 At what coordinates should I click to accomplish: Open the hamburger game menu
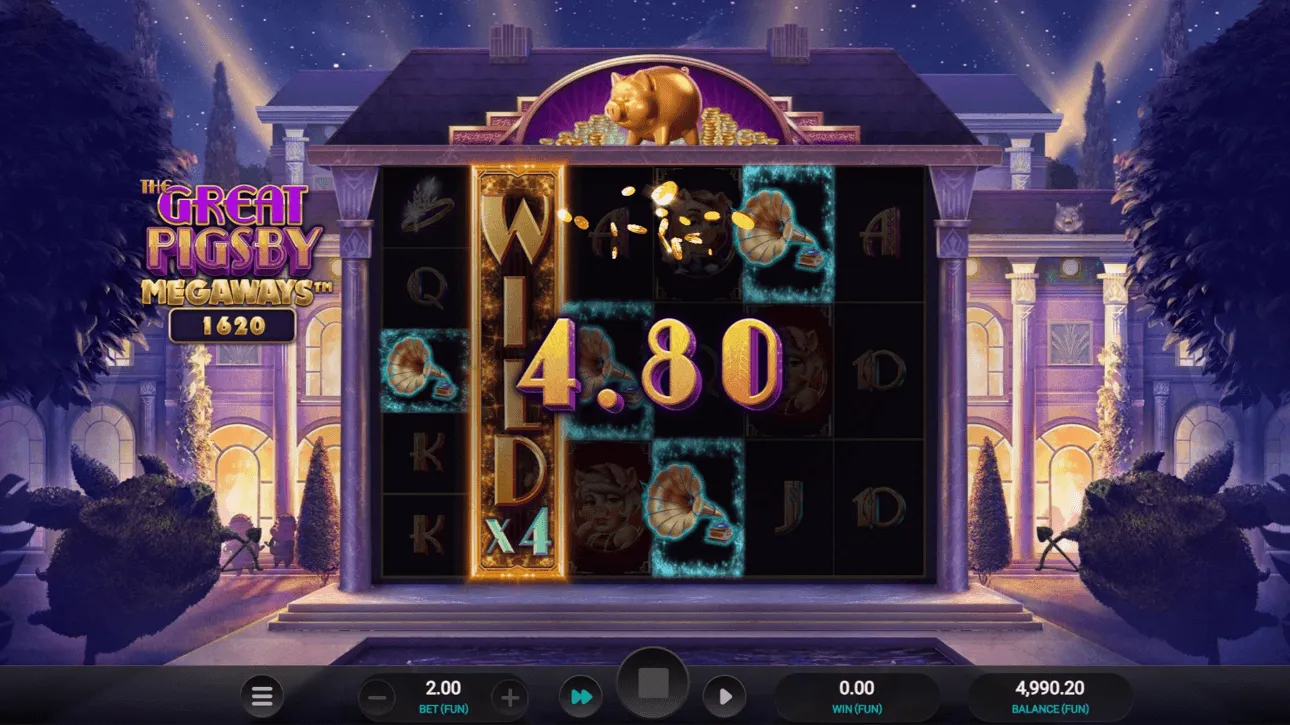(262, 696)
